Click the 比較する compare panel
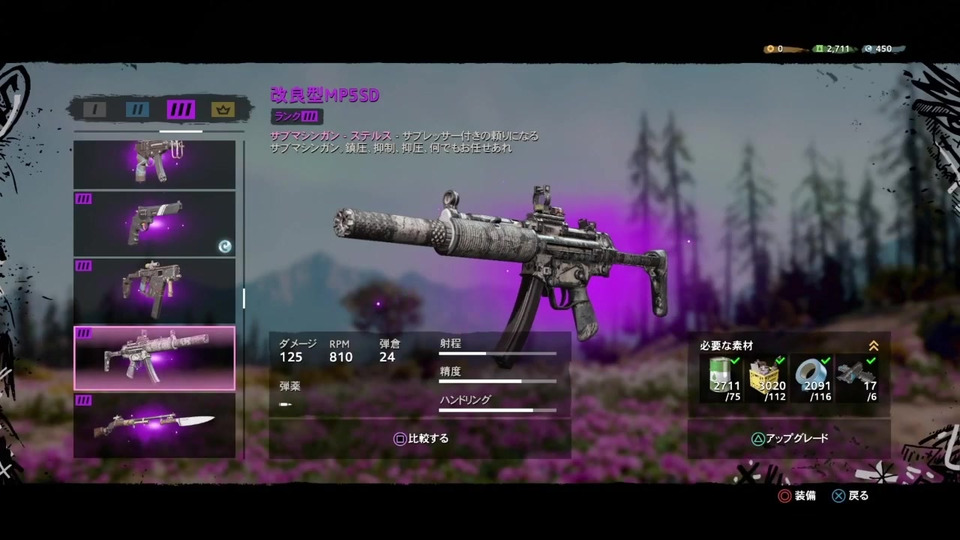 pos(420,438)
